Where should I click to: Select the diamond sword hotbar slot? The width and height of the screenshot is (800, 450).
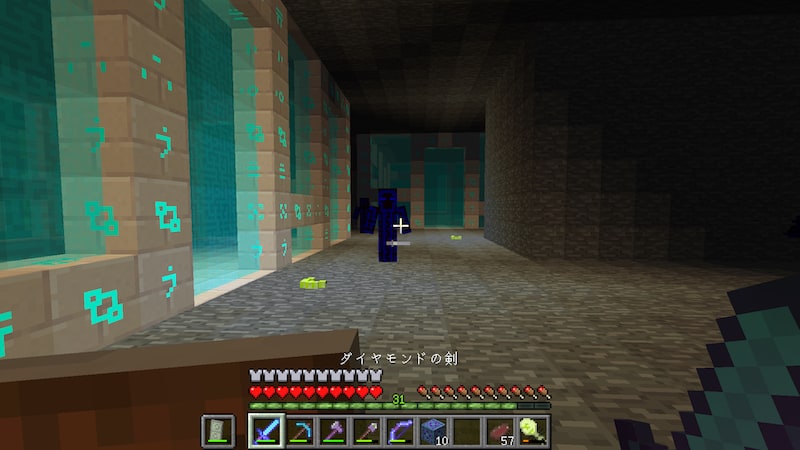point(265,431)
